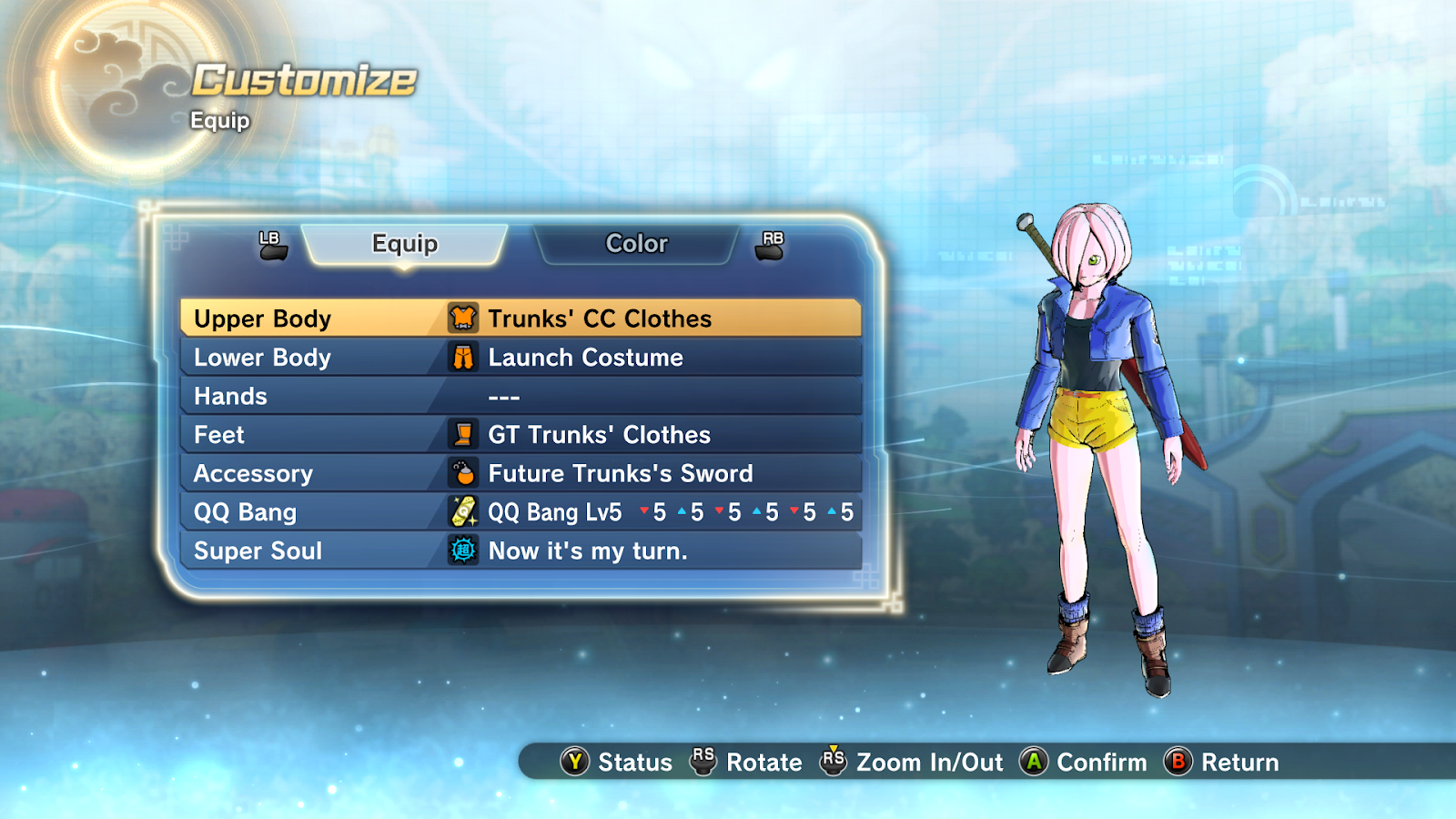Select Lower Body Launch Costume row
Viewport: 1456px width, 819px height.
(x=521, y=358)
